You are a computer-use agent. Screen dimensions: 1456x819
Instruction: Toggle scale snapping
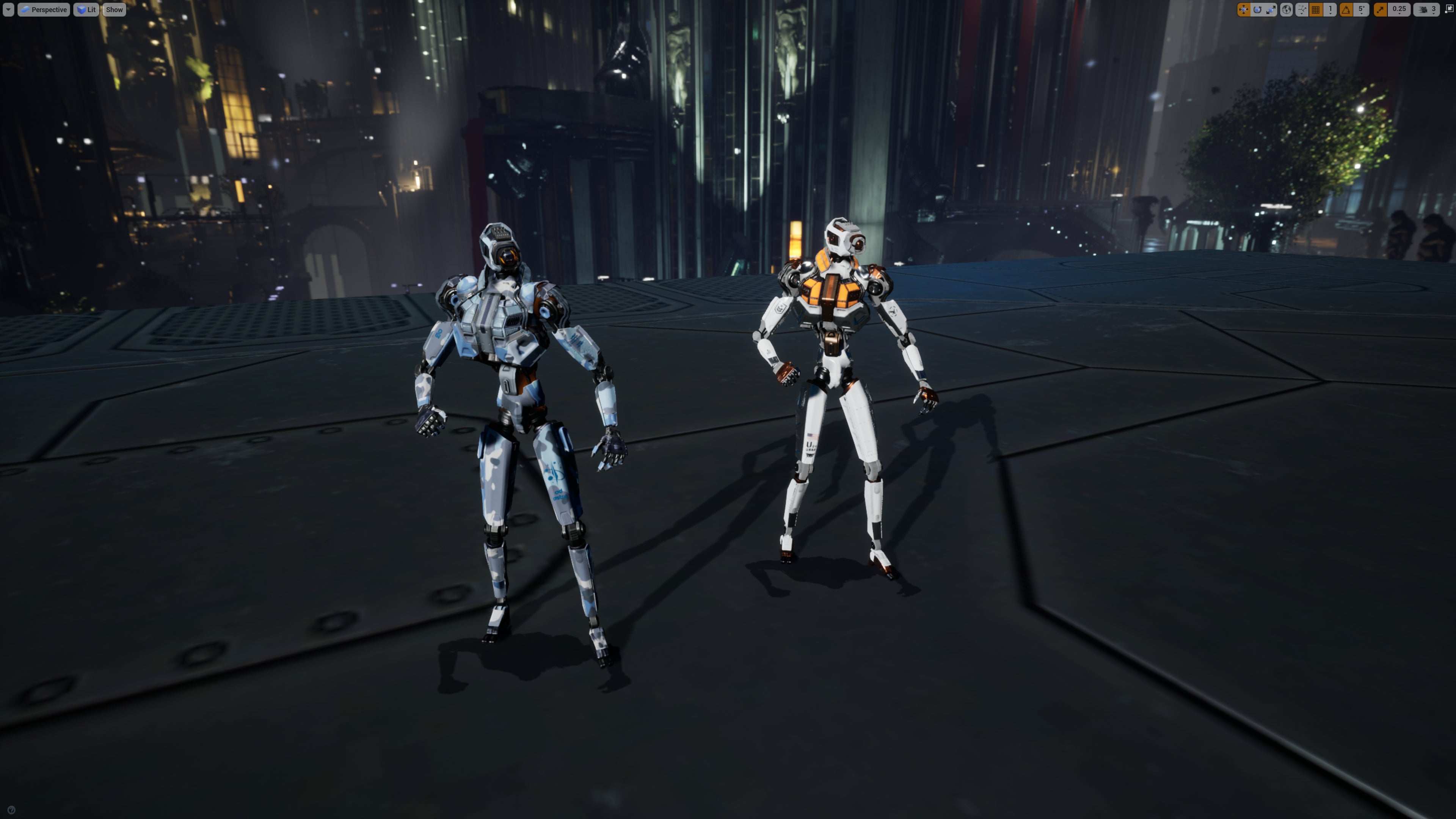1380,9
